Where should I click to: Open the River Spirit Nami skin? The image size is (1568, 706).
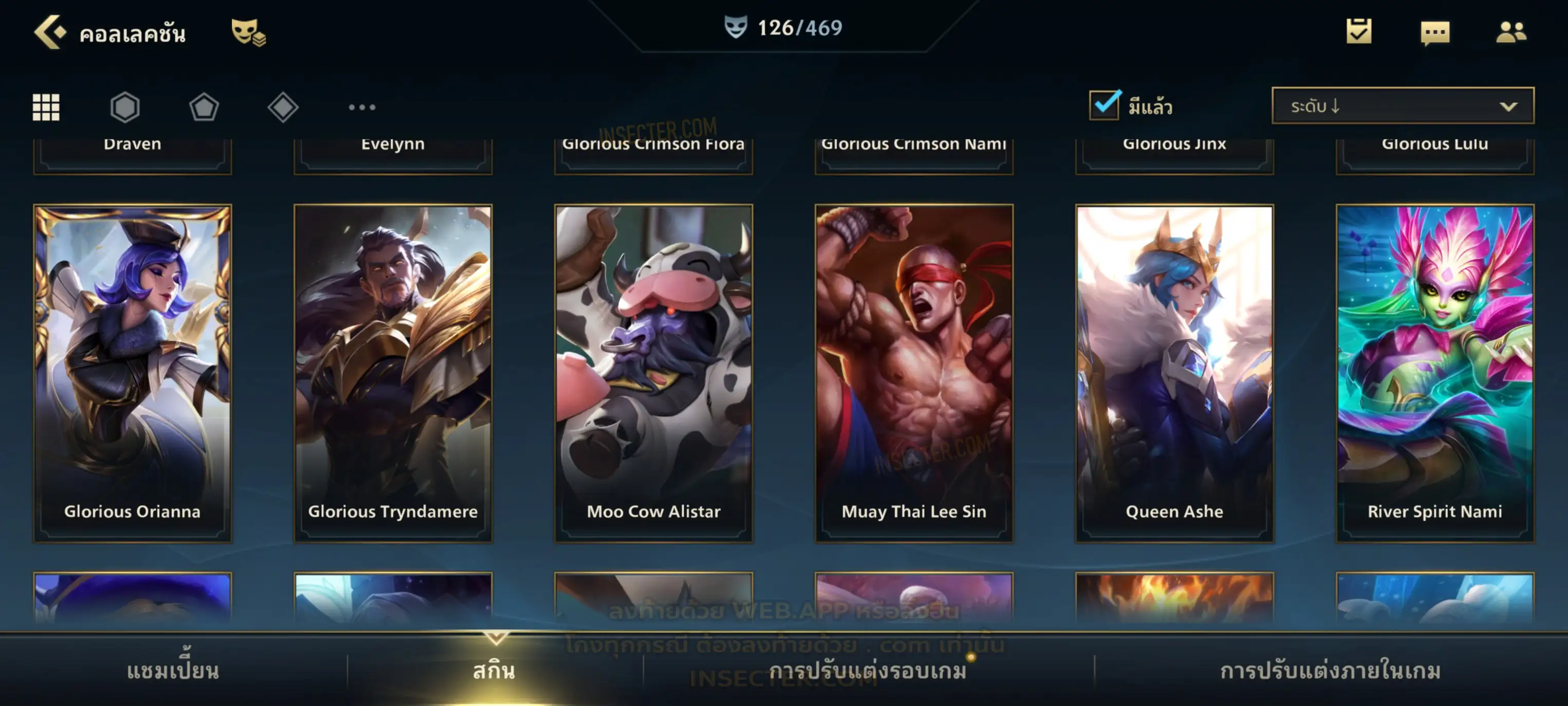1435,373
